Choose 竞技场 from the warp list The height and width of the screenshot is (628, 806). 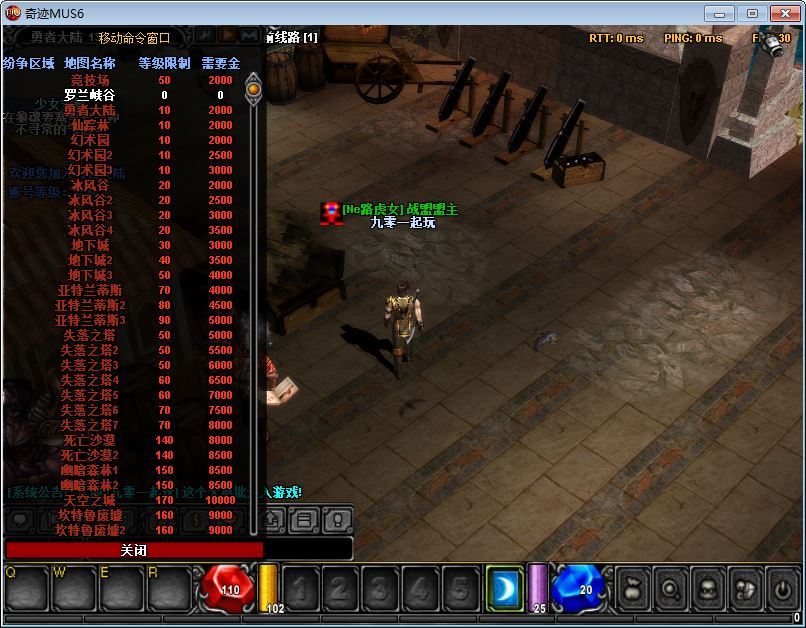tap(90, 80)
